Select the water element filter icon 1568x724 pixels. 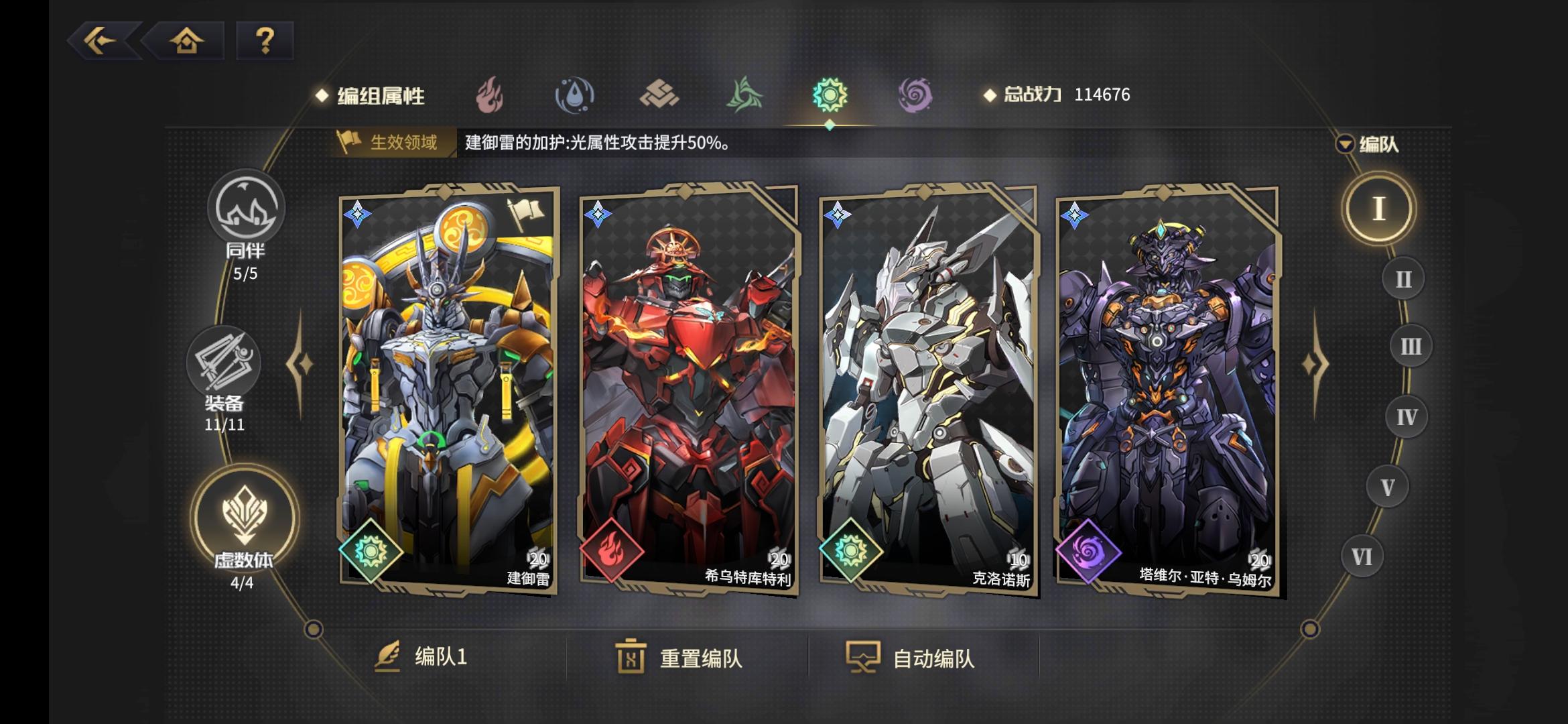click(576, 96)
